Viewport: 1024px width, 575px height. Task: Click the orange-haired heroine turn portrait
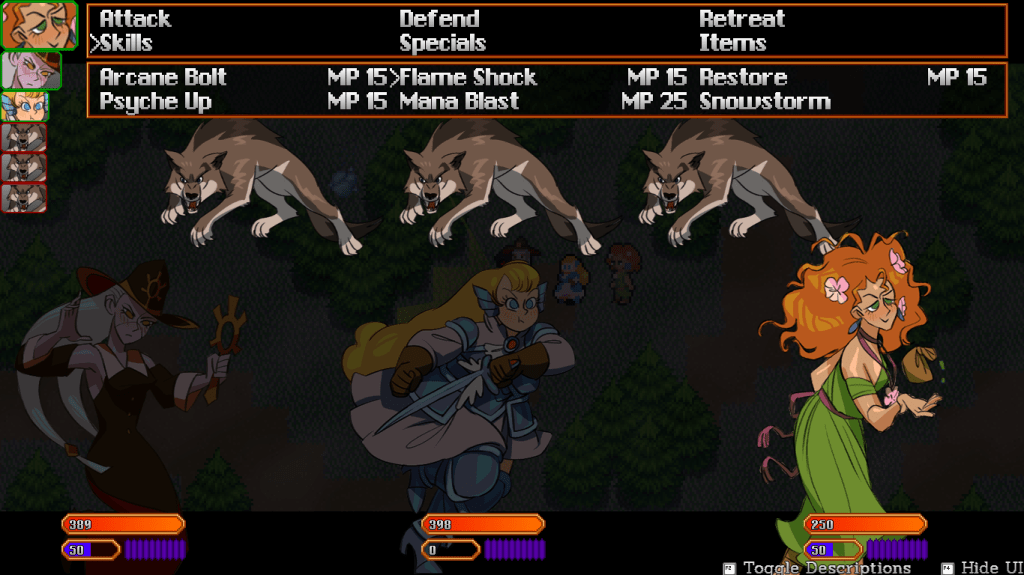38,25
